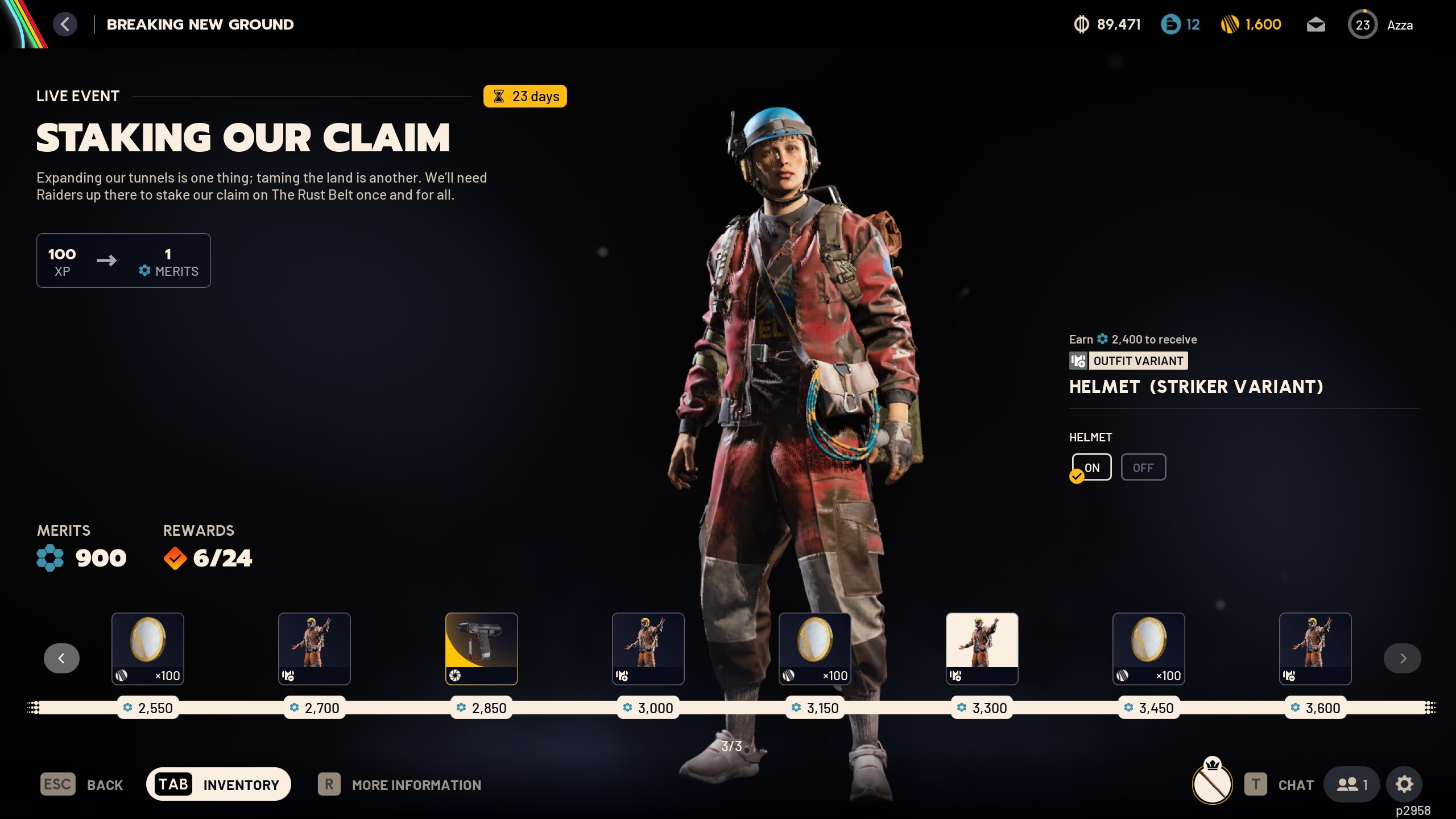Click the reward progress track bar

[728, 708]
